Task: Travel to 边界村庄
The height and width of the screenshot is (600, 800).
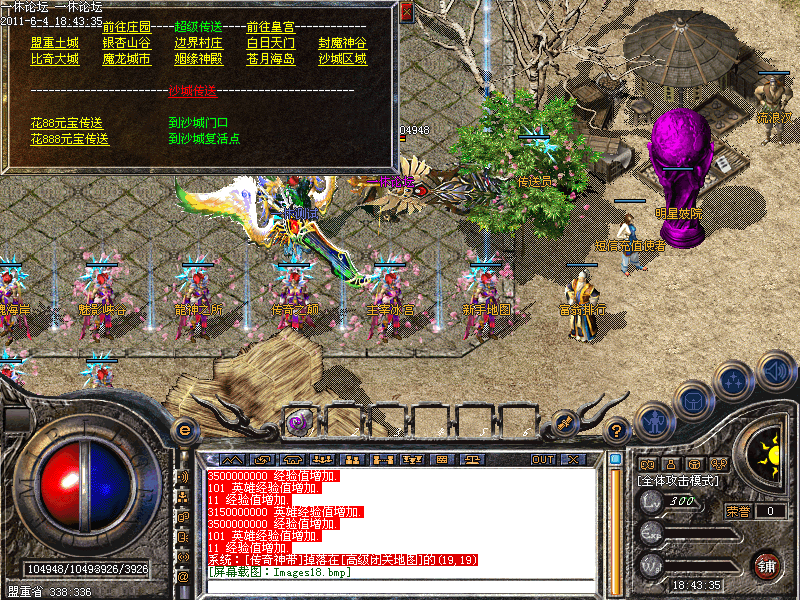Action: [x=198, y=43]
